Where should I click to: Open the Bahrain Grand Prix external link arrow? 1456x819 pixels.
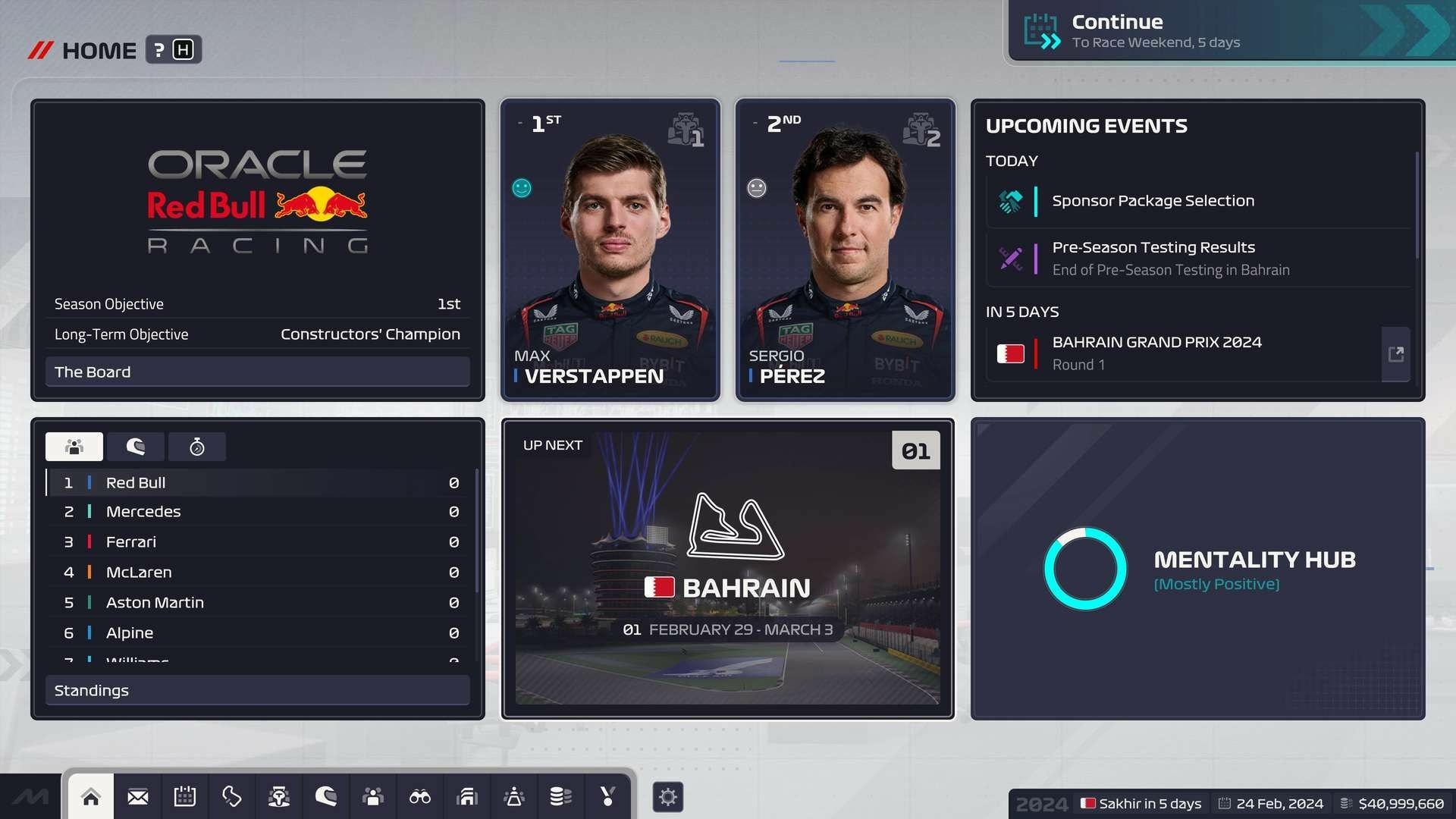(1396, 354)
